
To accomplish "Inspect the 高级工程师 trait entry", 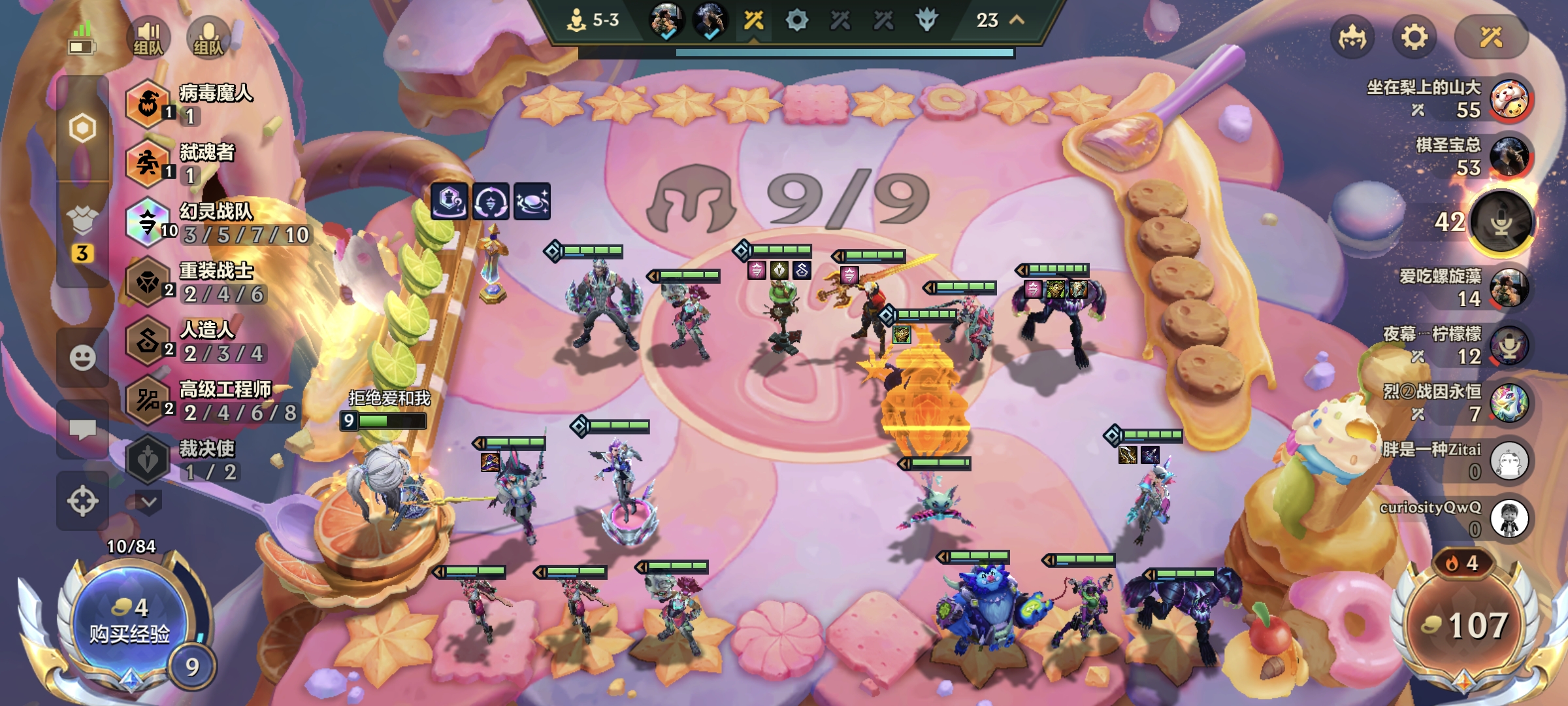I will click(x=209, y=401).
